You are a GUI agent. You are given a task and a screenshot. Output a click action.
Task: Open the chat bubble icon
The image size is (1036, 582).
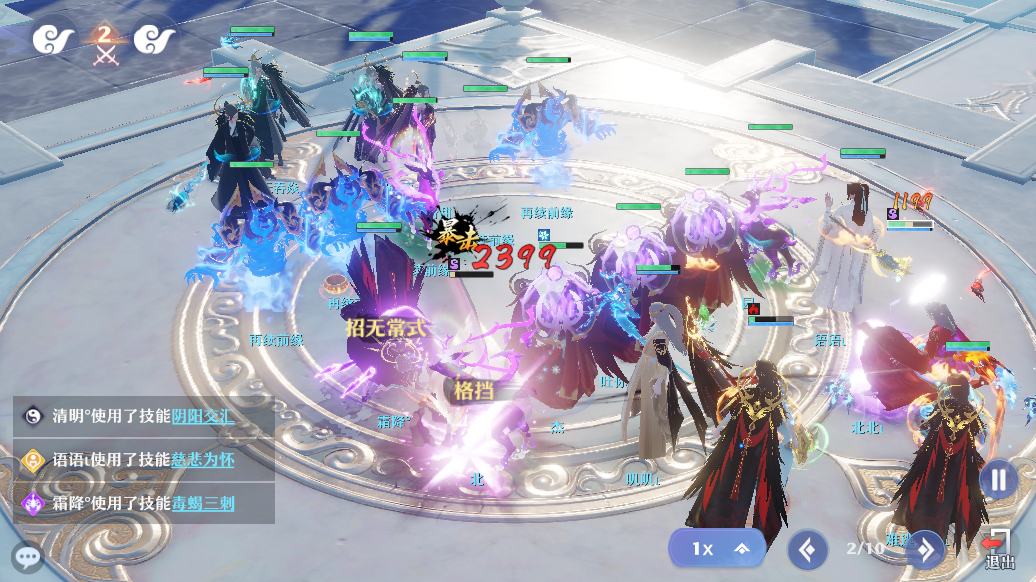27,557
